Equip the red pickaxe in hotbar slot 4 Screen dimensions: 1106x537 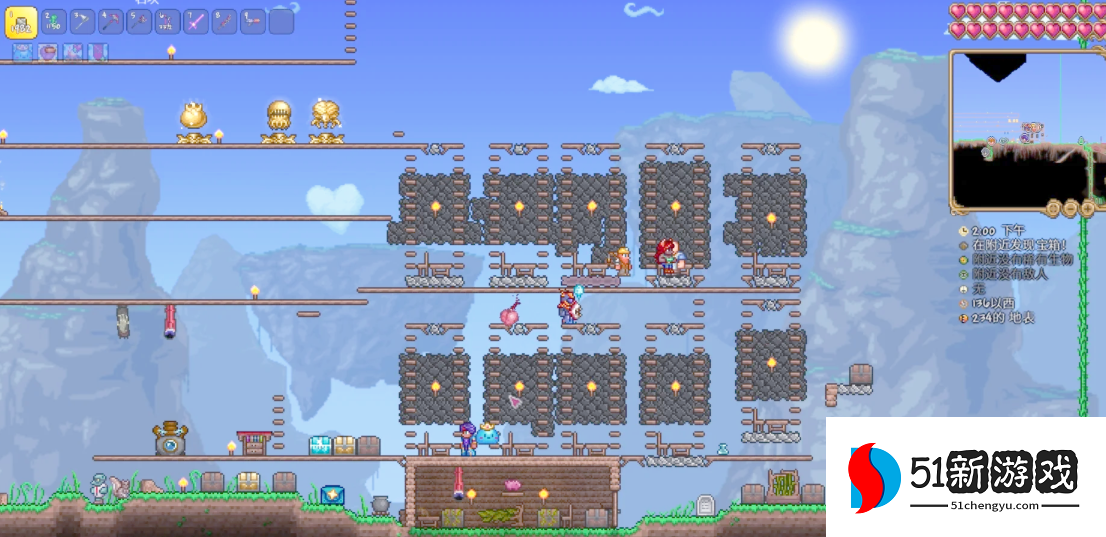tap(111, 22)
